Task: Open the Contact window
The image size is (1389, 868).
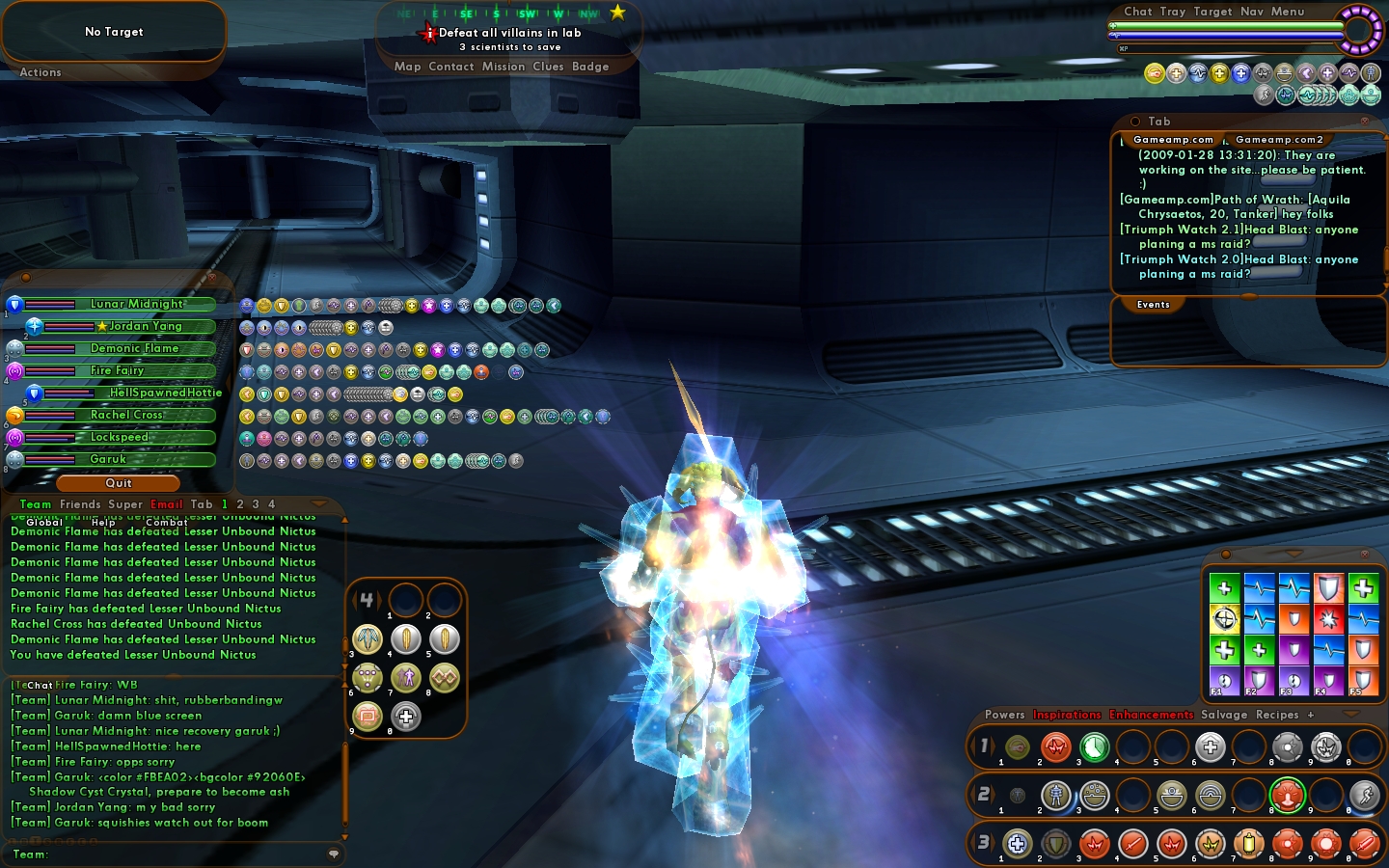Action: [x=450, y=67]
